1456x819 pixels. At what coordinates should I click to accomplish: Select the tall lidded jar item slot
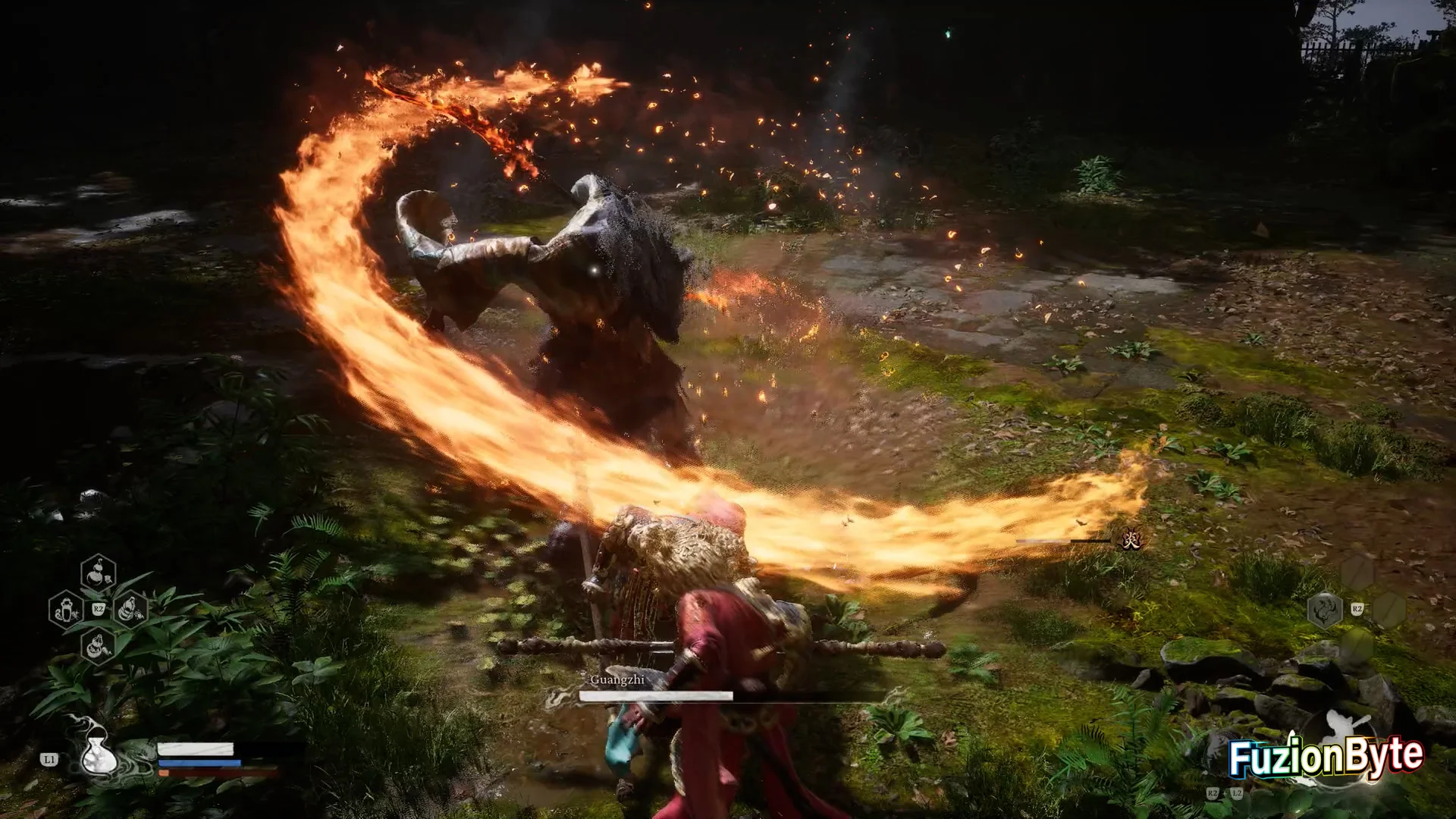(66, 609)
